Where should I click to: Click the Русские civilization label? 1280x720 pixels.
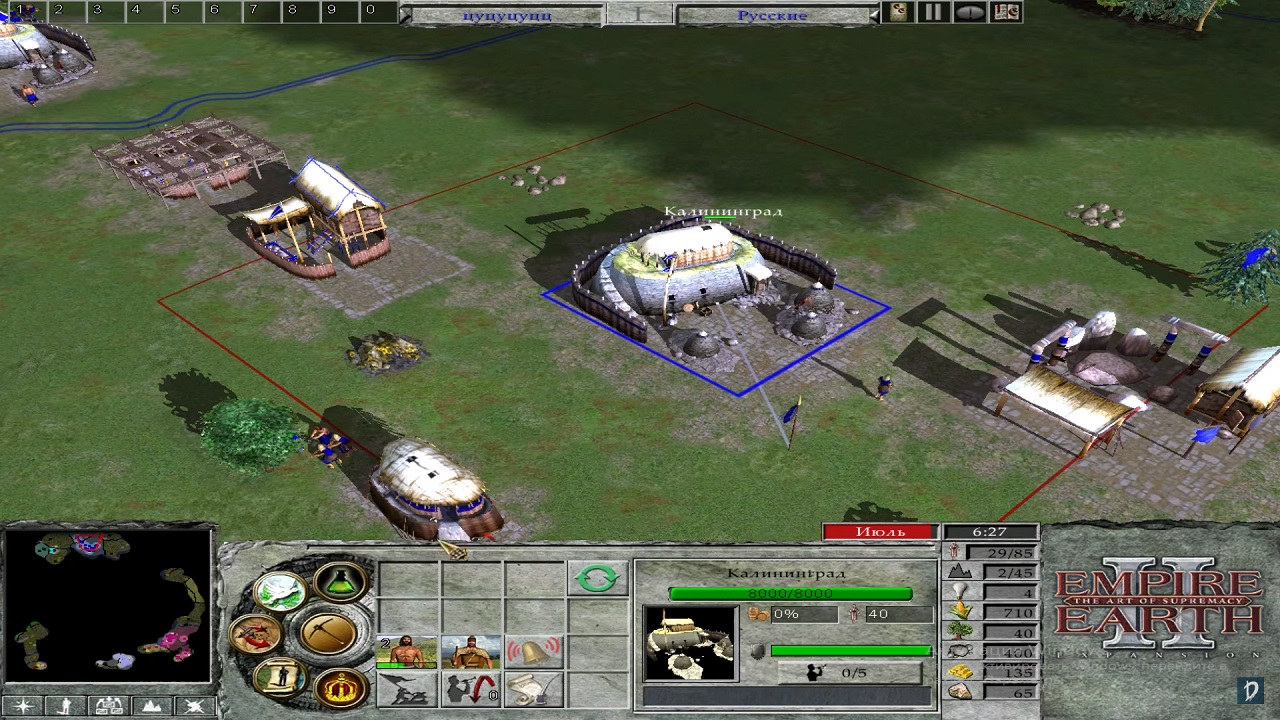pyautogui.click(x=771, y=16)
